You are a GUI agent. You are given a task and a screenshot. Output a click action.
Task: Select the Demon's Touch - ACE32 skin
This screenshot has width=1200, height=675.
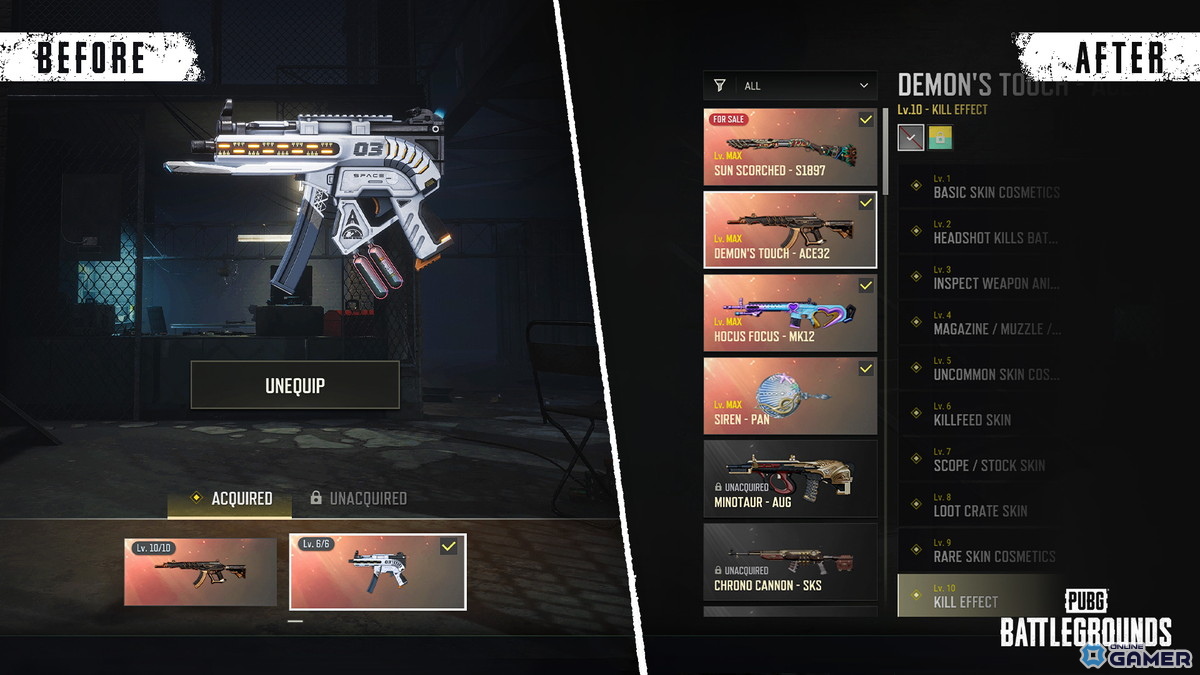[790, 230]
